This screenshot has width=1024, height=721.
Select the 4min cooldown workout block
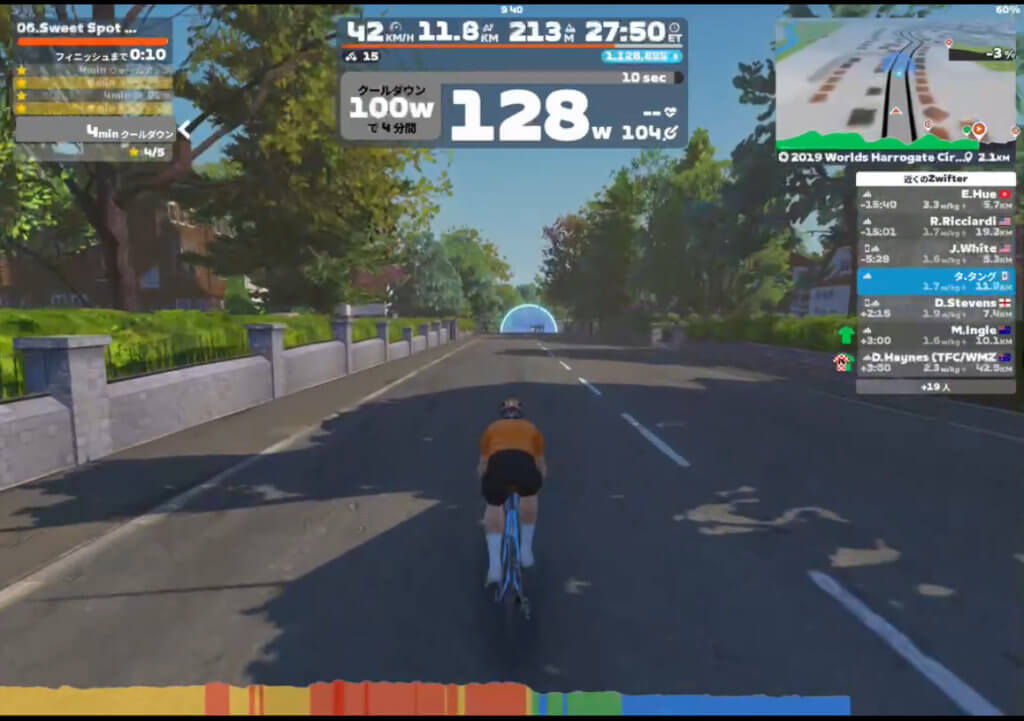pos(94,131)
